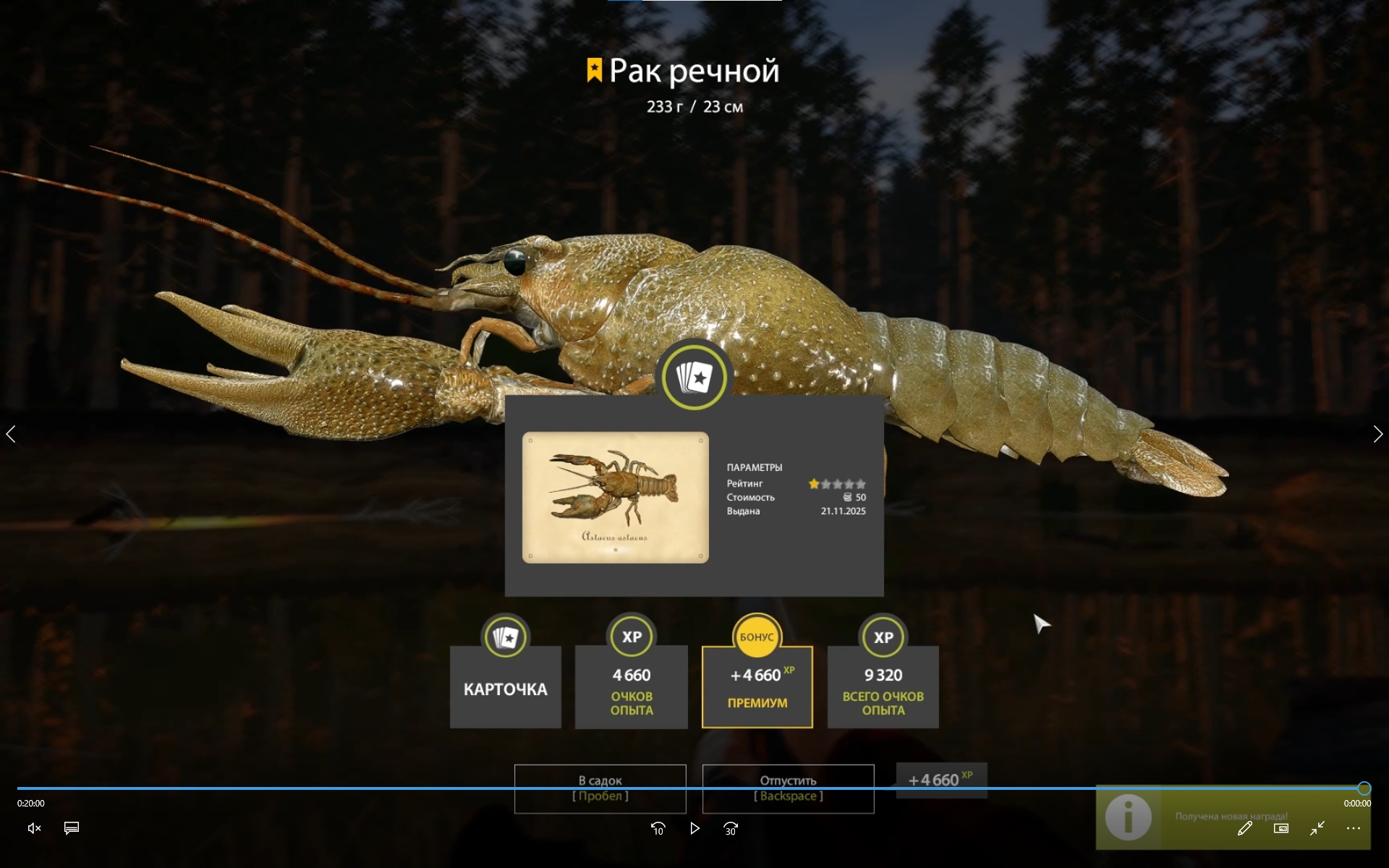Keep the crayfish with В садок button
Image resolution: width=1389 pixels, height=868 pixels.
coord(600,788)
